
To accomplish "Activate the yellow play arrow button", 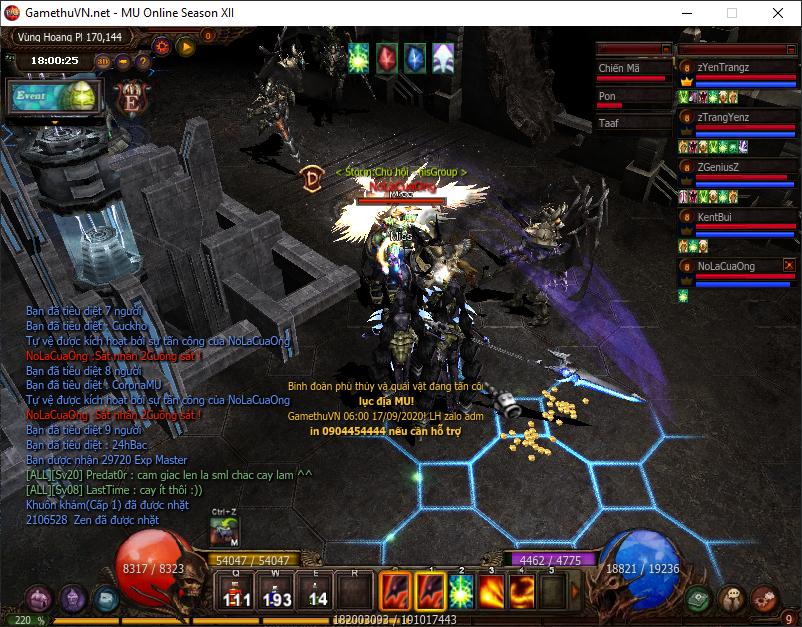I will pyautogui.click(x=185, y=45).
